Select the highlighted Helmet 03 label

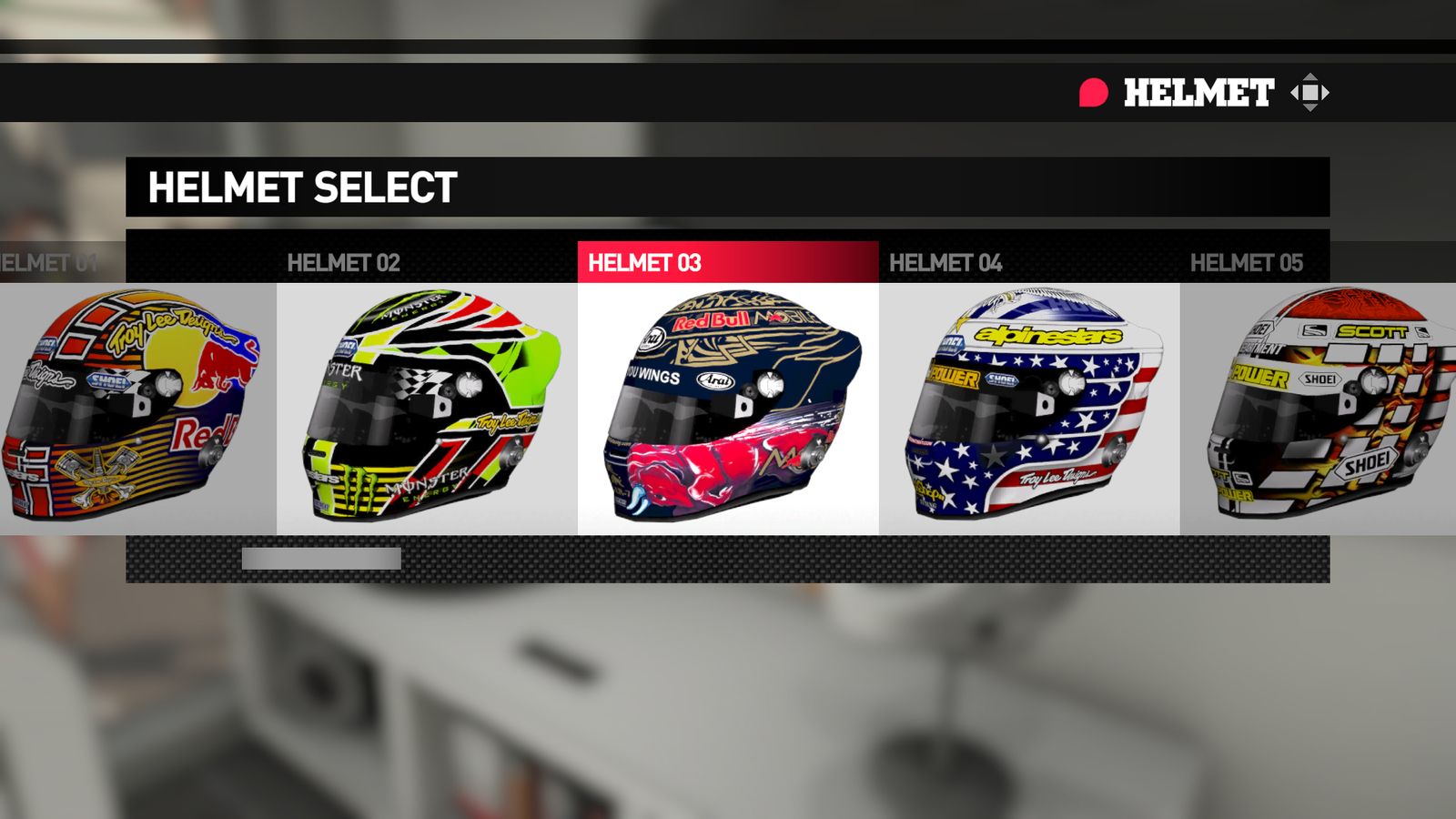pos(645,263)
